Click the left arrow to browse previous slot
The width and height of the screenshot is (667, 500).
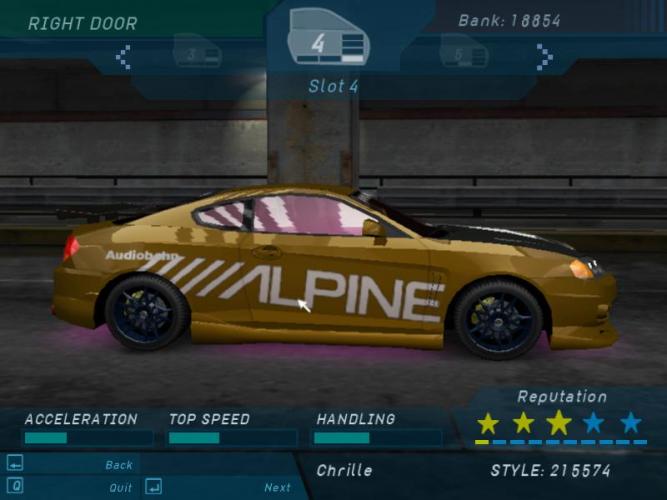coord(123,58)
